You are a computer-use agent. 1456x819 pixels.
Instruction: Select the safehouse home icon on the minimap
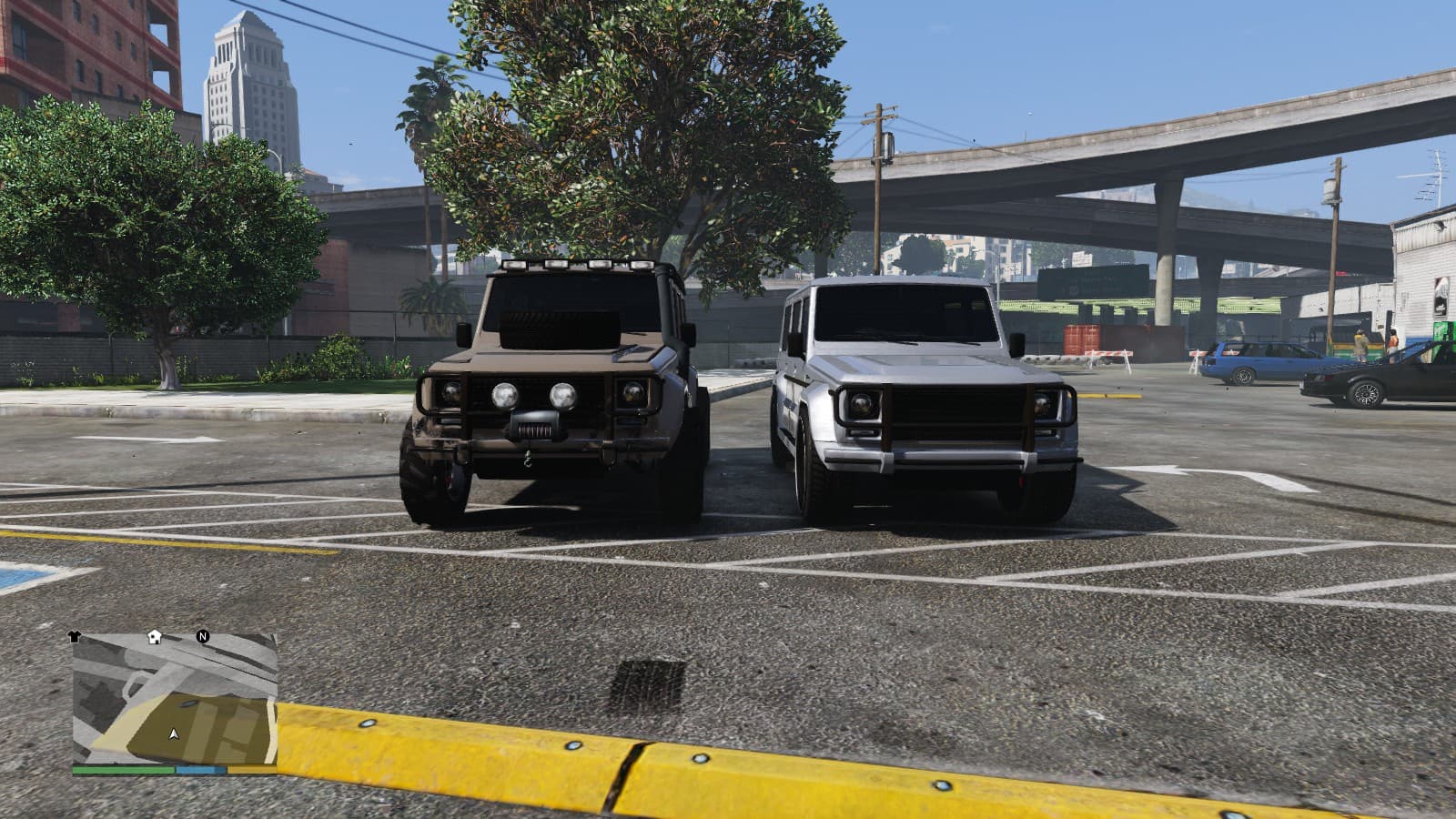click(154, 637)
